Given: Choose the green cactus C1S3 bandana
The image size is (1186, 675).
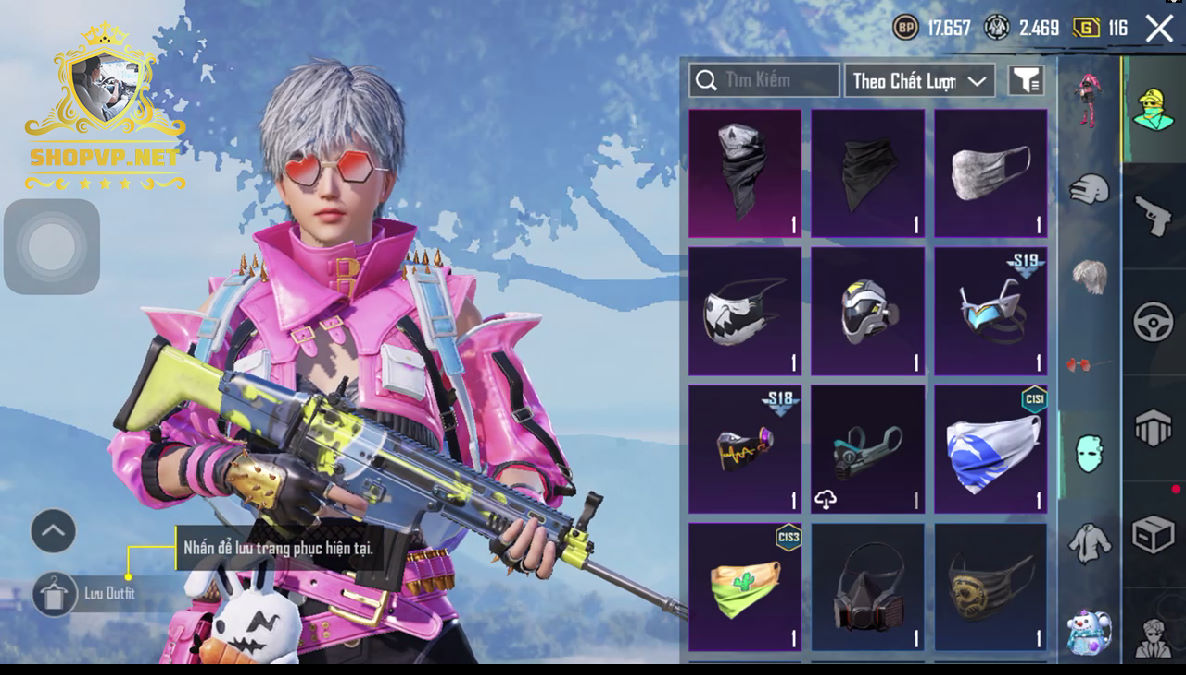Looking at the screenshot, I should click(745, 586).
